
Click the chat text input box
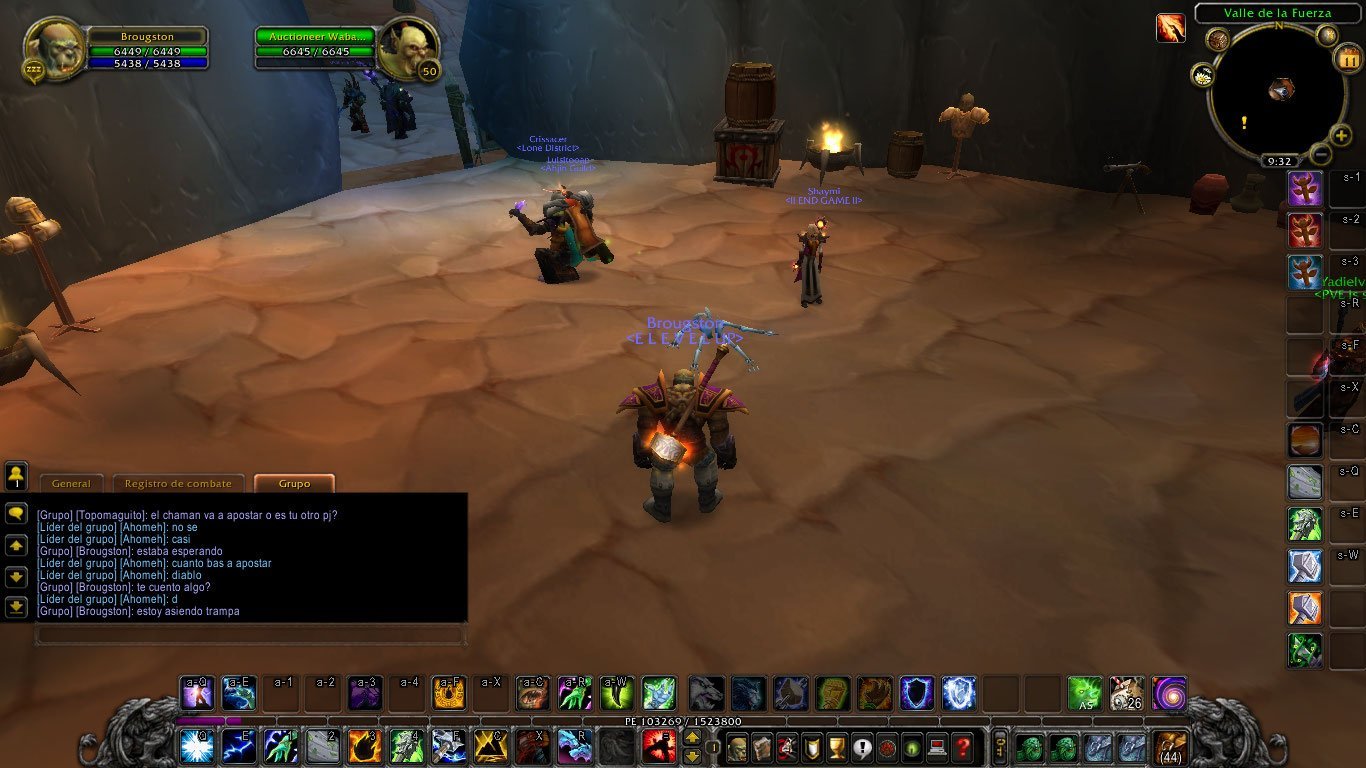250,635
